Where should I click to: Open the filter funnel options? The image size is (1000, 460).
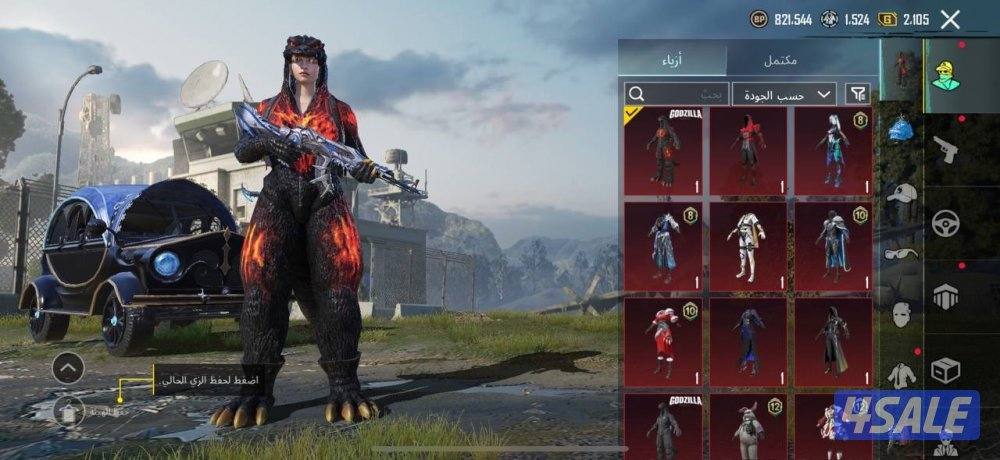click(857, 94)
